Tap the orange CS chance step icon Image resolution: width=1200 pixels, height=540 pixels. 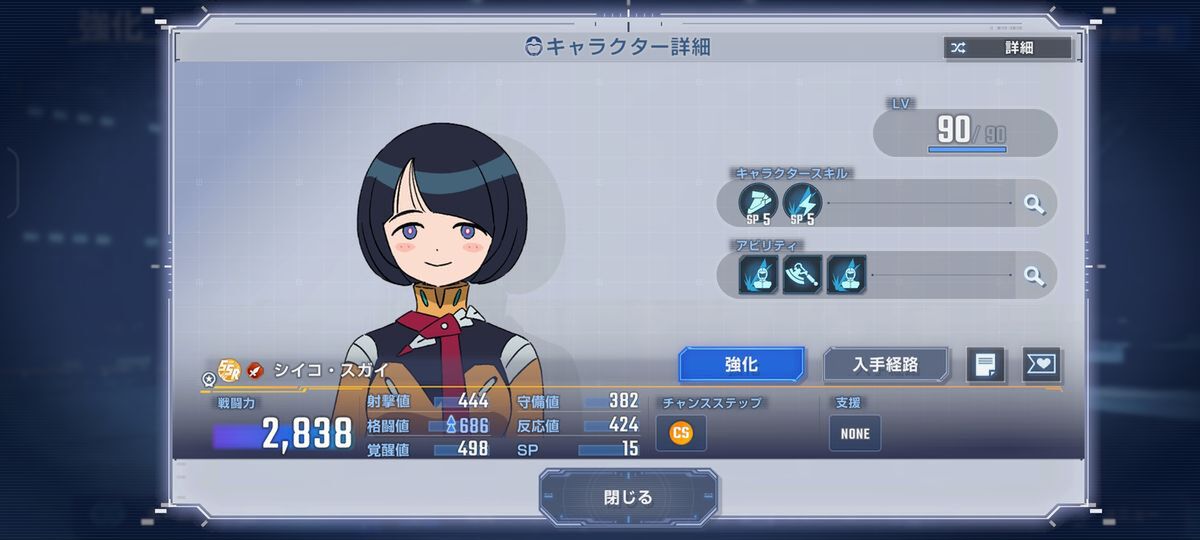[681, 433]
